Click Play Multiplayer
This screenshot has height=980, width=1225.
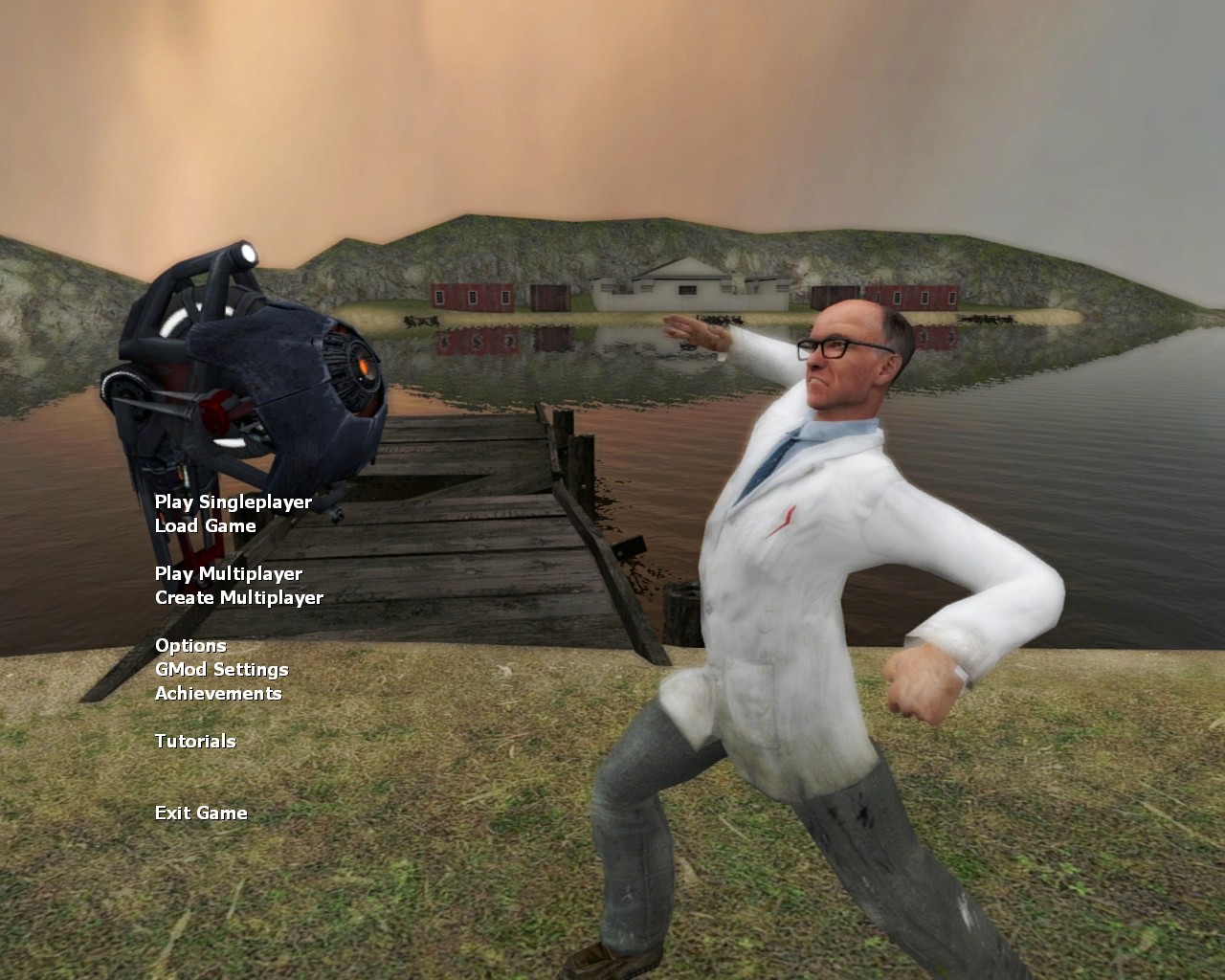(229, 574)
